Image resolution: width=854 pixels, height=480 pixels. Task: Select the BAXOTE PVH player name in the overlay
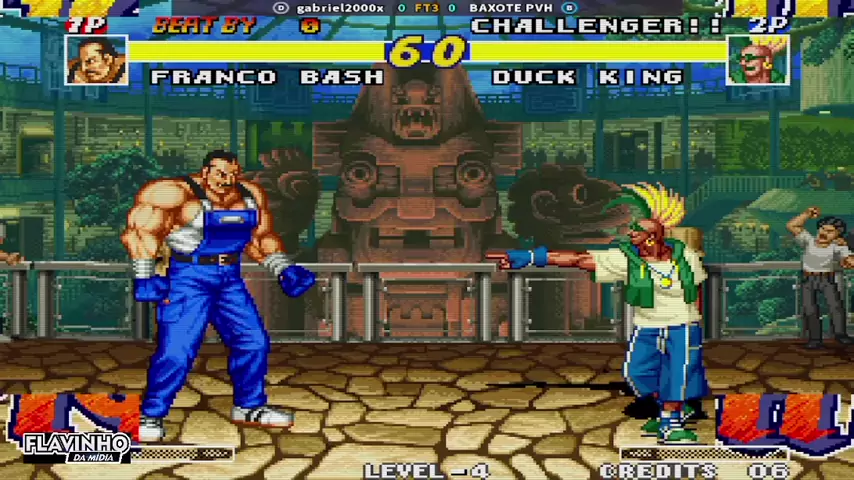click(x=510, y=8)
